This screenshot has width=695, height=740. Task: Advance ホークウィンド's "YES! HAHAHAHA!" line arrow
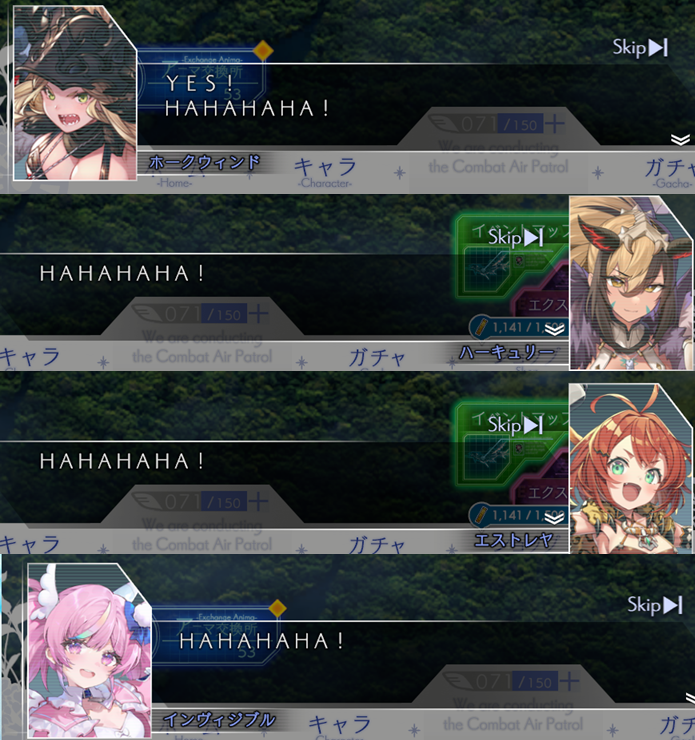[680, 139]
